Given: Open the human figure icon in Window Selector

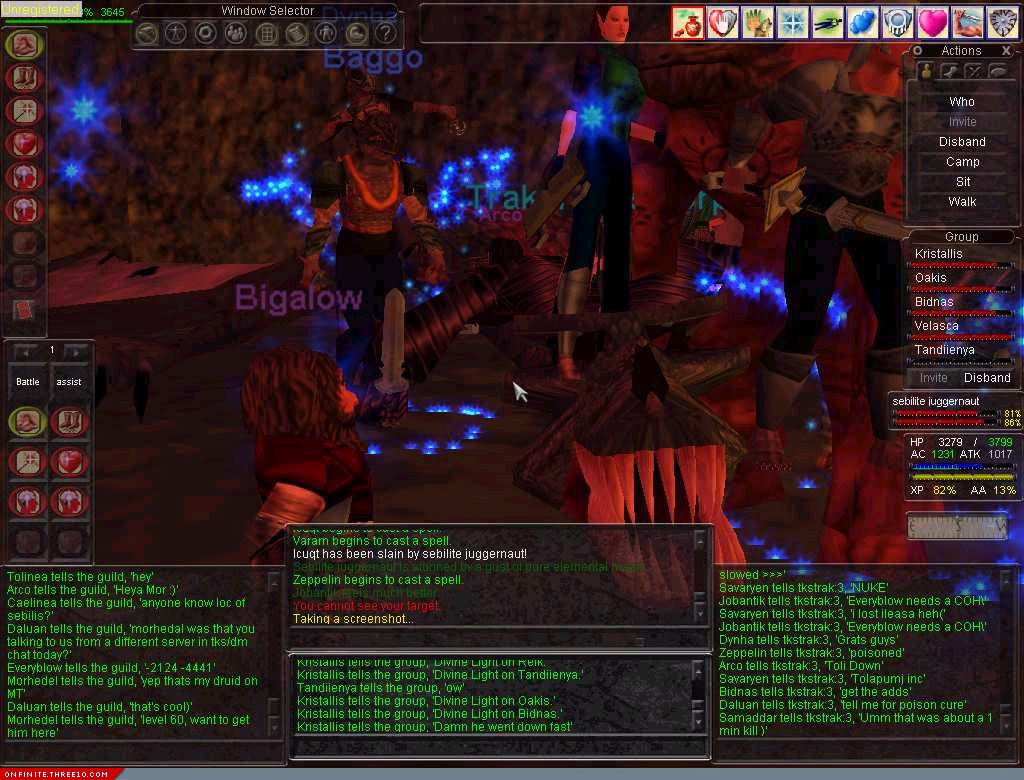Looking at the screenshot, I should click(176, 33).
